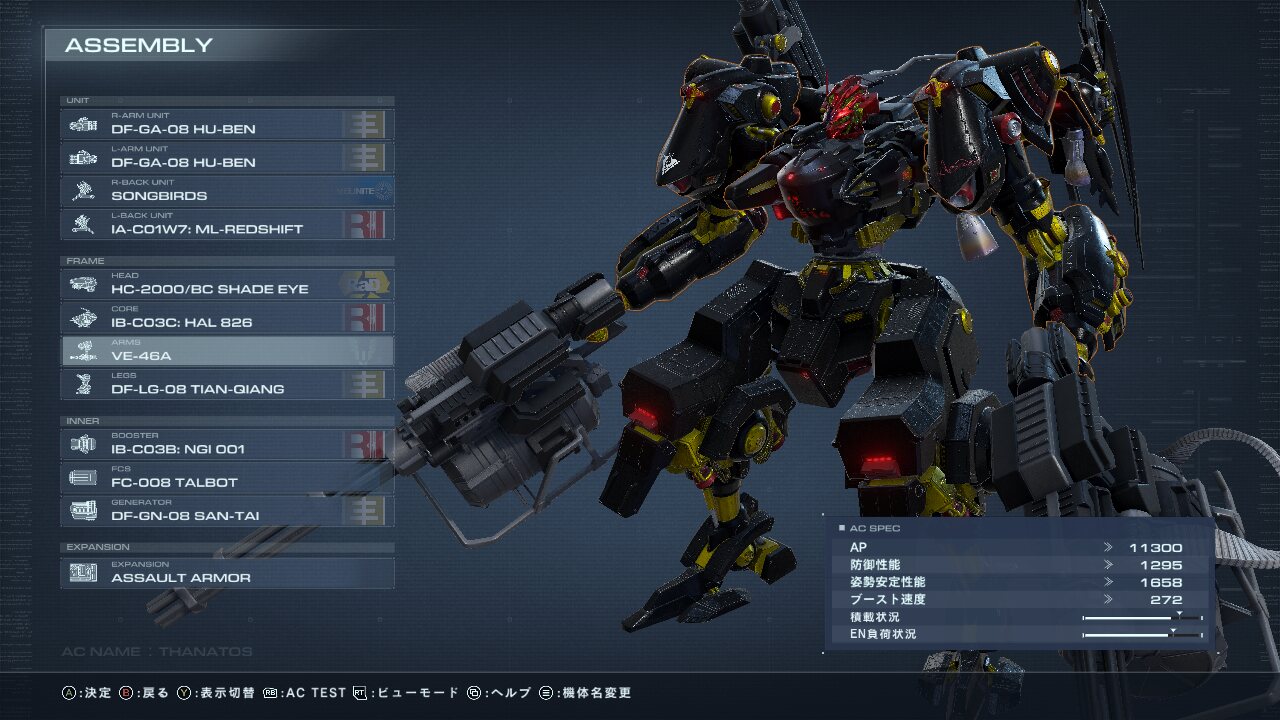This screenshot has width=1280, height=720.
Task: Open the ASSAULT ARMOR expansion slot
Action: pyautogui.click(x=227, y=573)
